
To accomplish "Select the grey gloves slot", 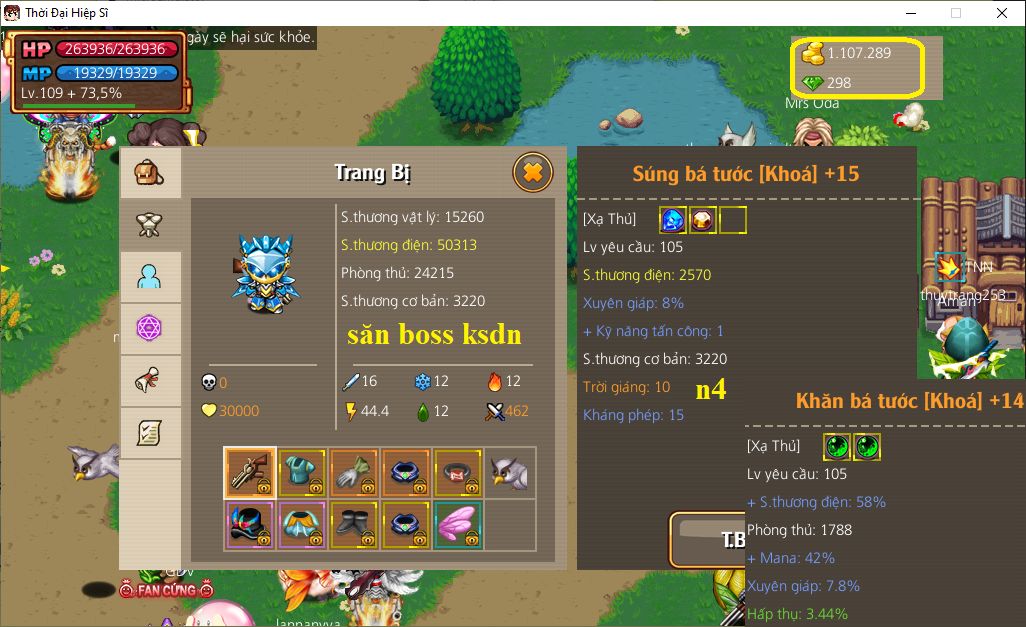I will [x=354, y=472].
